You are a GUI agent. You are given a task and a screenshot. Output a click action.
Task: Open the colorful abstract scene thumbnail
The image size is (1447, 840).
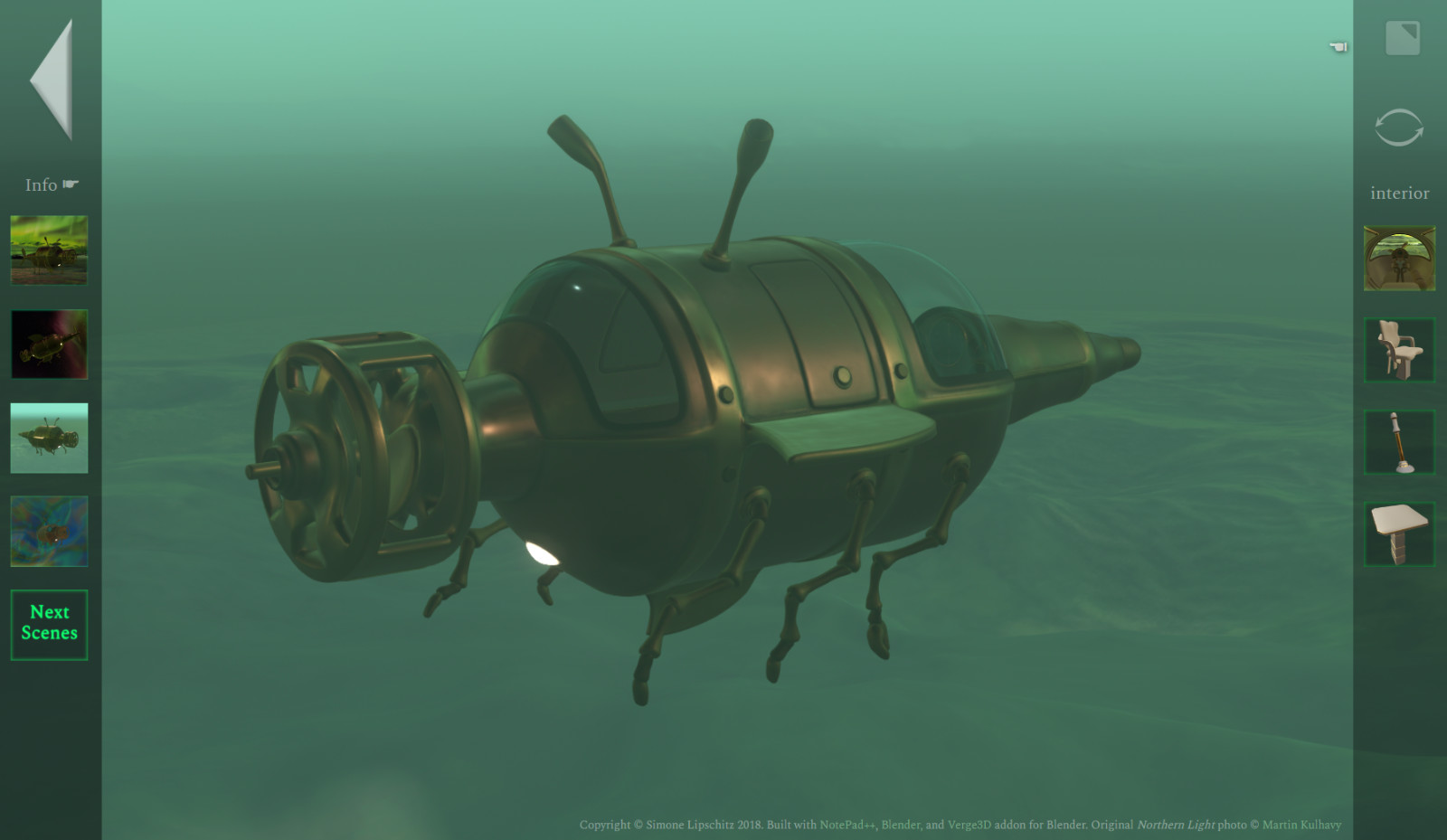coord(49,533)
